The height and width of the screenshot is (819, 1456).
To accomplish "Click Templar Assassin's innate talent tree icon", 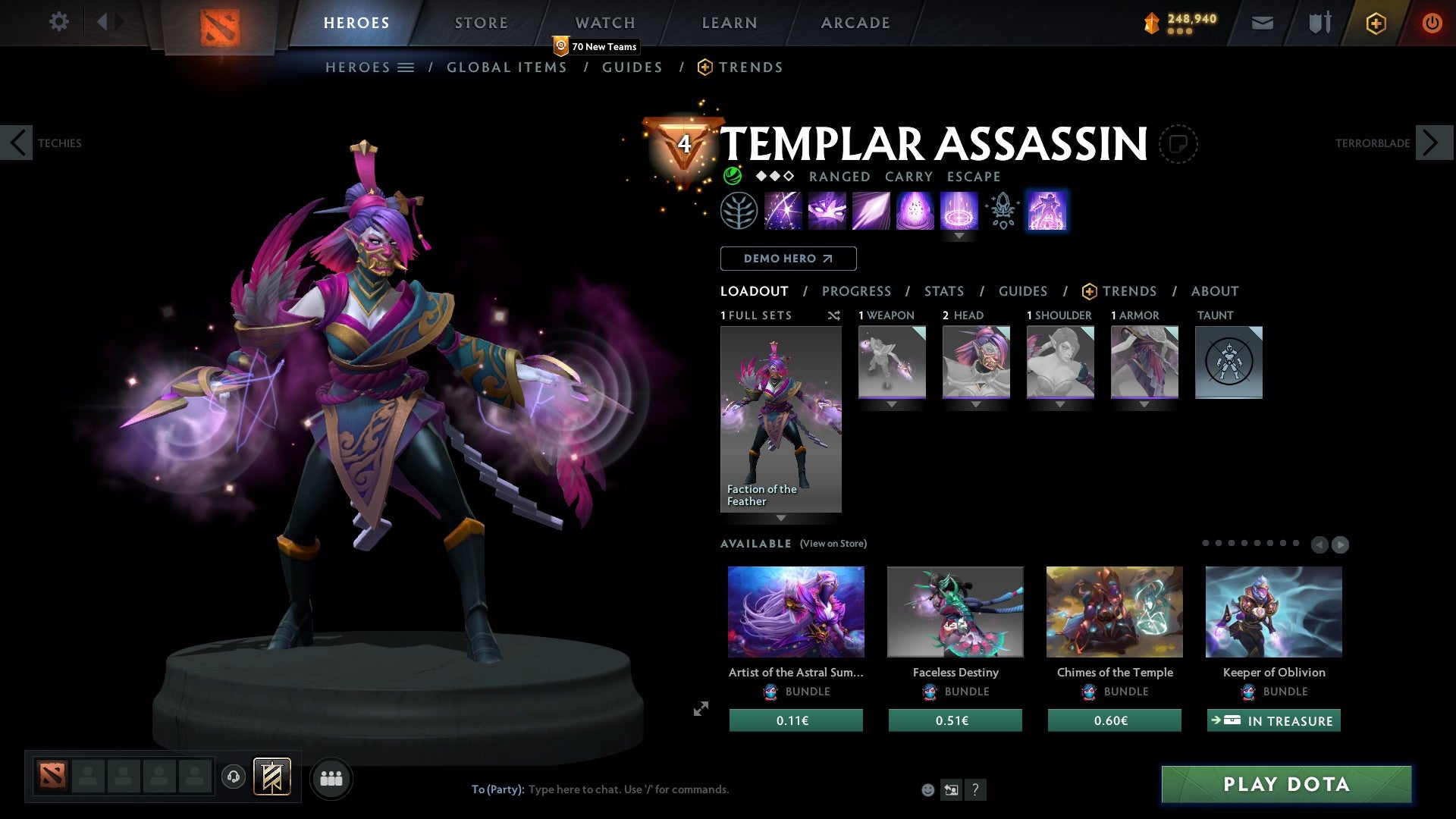I will click(738, 211).
